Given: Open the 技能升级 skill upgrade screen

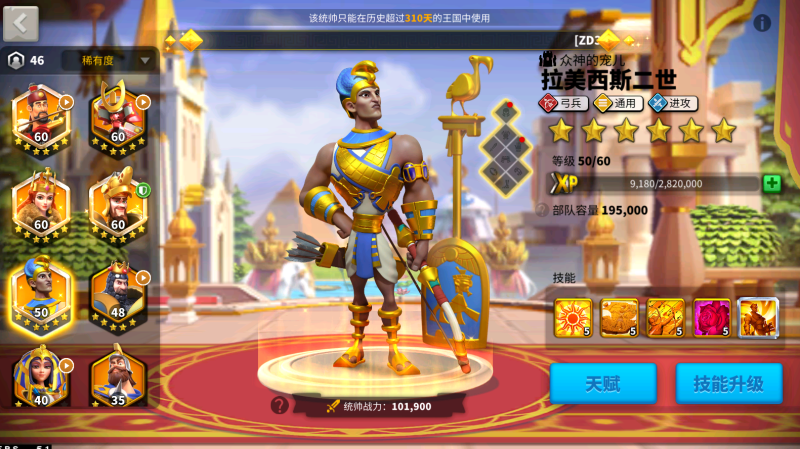Looking at the screenshot, I should 728,383.
